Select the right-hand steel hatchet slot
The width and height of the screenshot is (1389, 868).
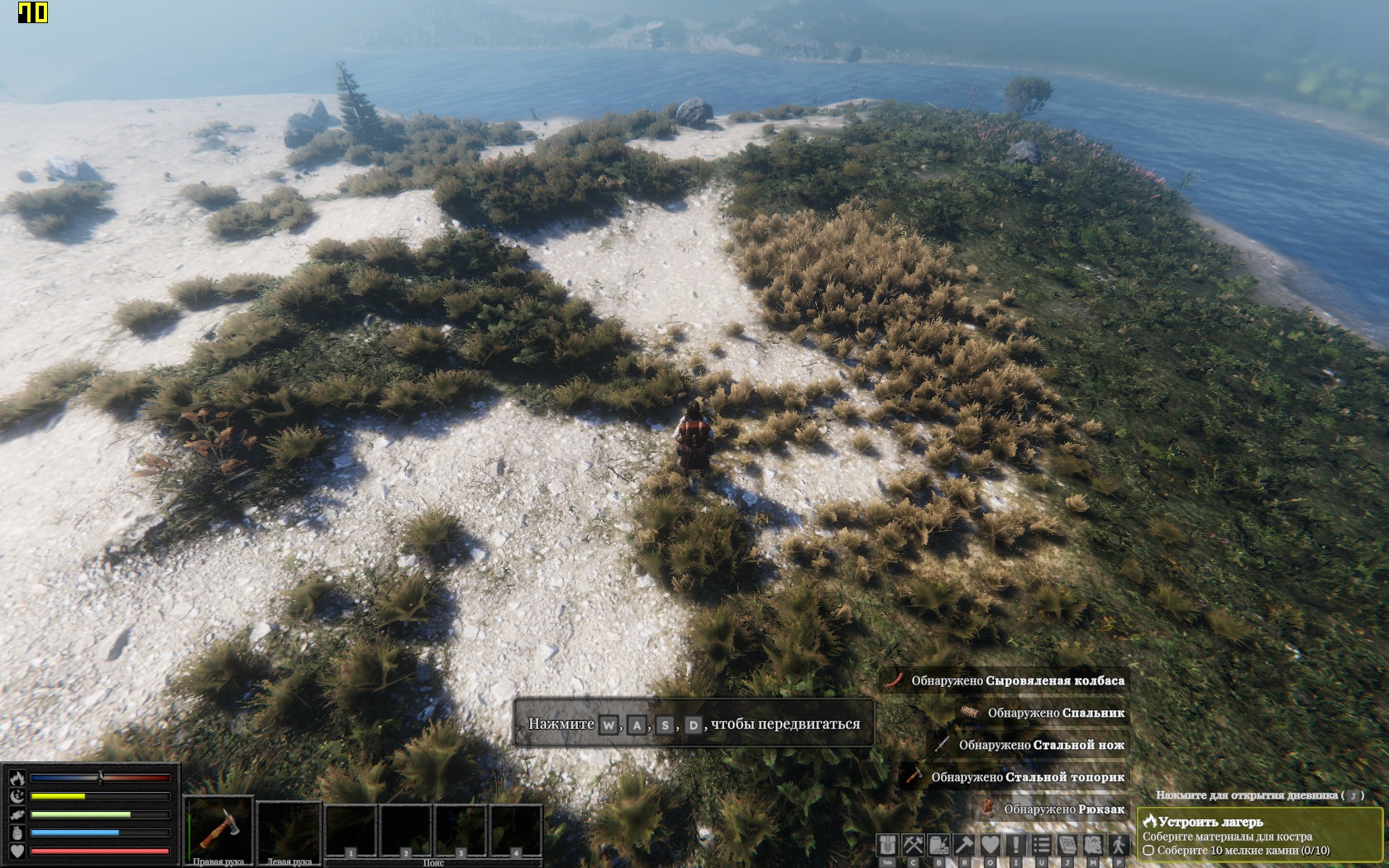(218, 828)
